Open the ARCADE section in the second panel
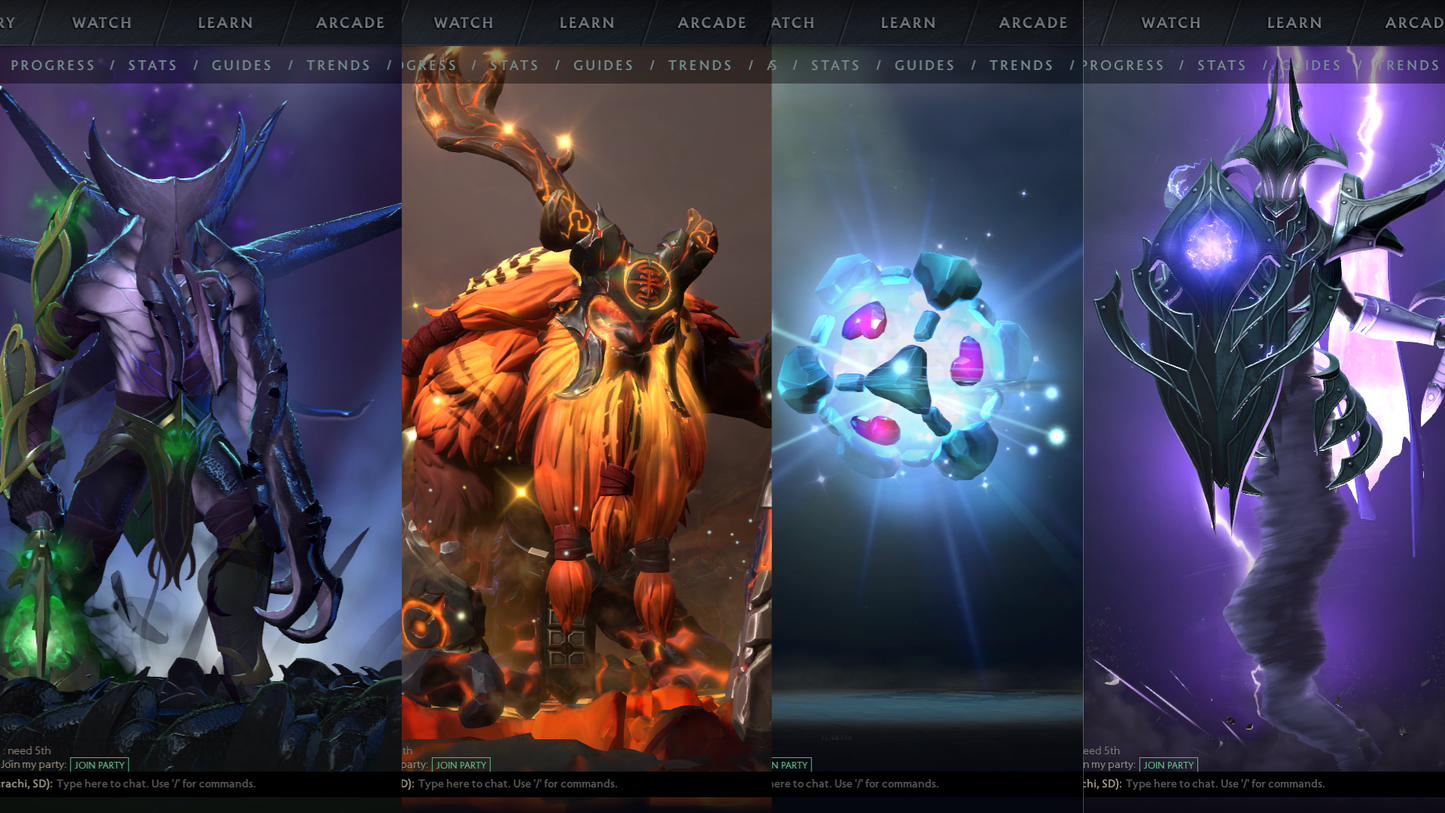Screen dimensions: 1445x813 713,22
